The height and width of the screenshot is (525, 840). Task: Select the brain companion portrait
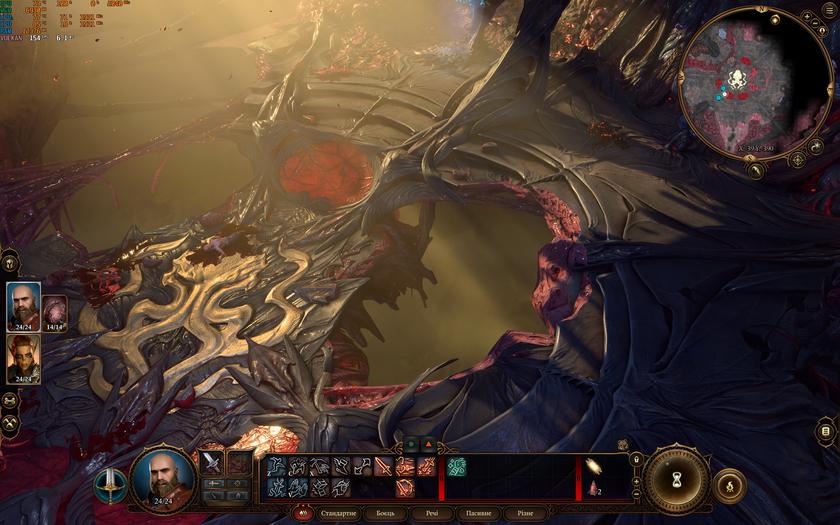[x=54, y=309]
